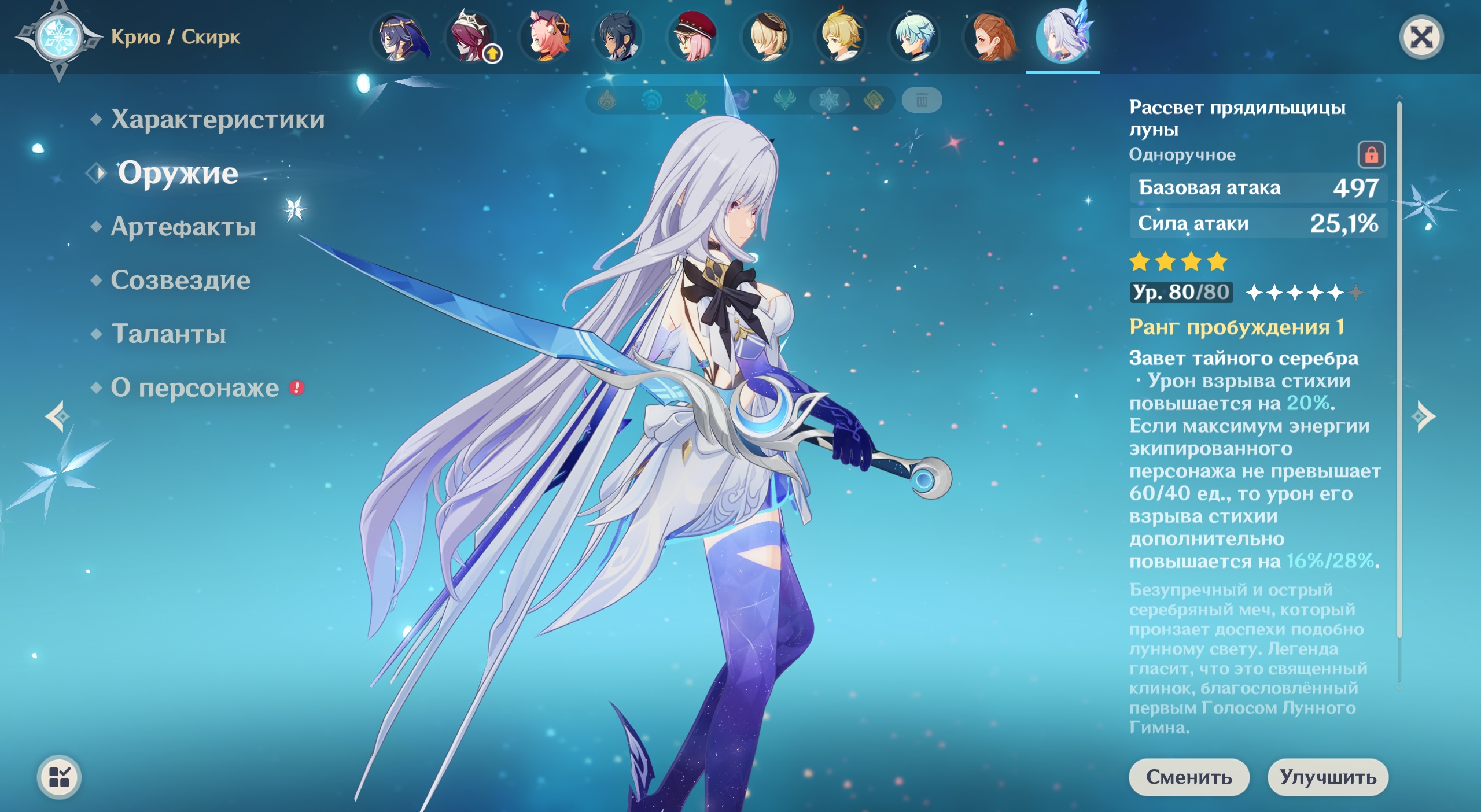Screen dimensions: 1481x812
Task: Switch to the next character with right arrow
Action: (1424, 416)
